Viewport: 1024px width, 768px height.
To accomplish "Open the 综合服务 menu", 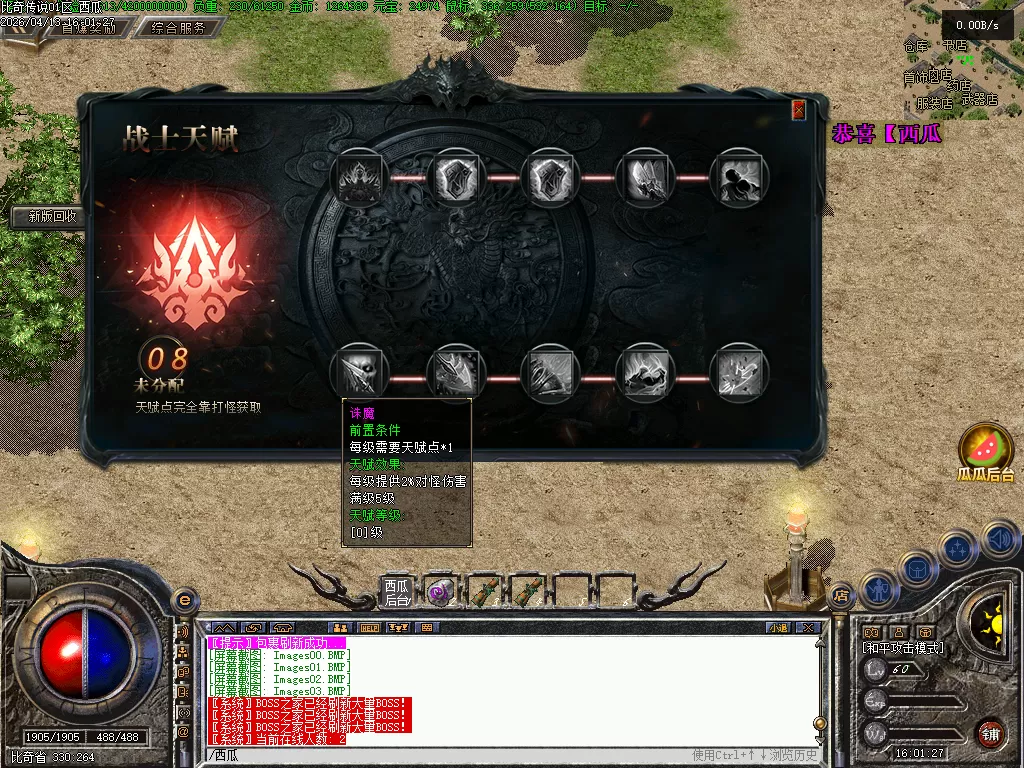I will (179, 28).
